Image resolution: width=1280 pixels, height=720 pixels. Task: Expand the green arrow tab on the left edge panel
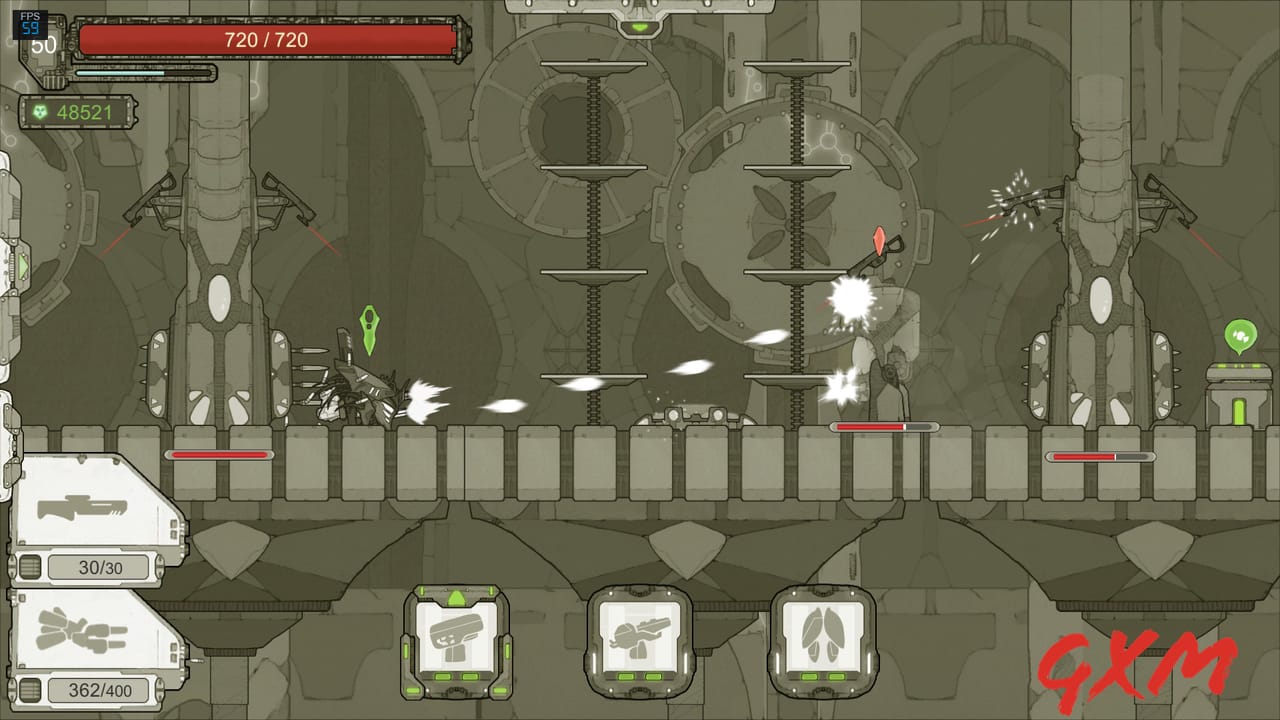24,265
